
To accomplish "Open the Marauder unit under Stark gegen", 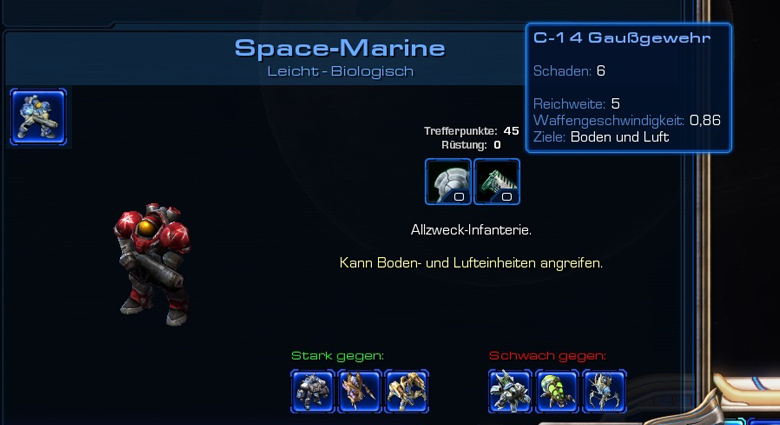I will [x=313, y=391].
